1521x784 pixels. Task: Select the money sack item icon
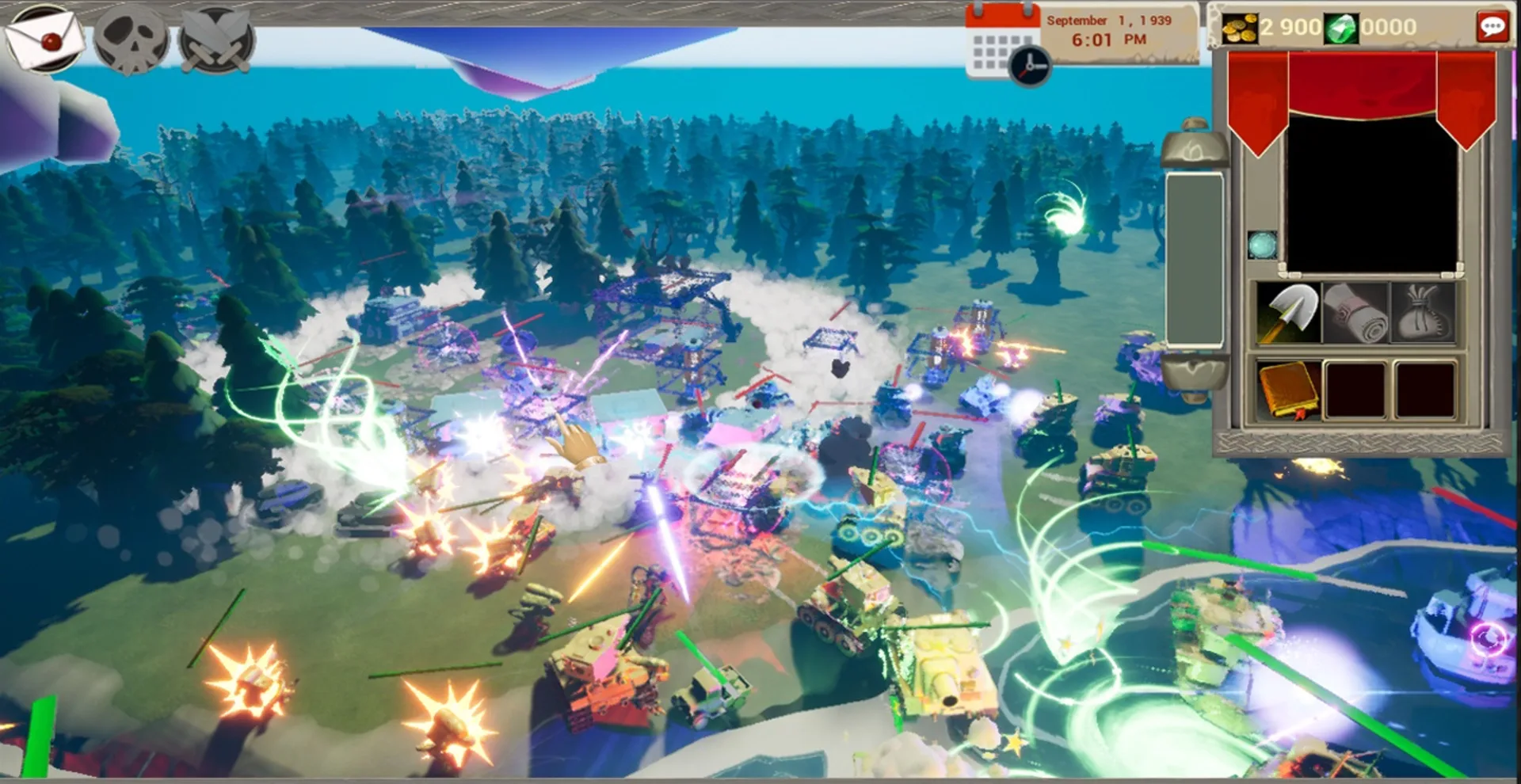click(1422, 314)
